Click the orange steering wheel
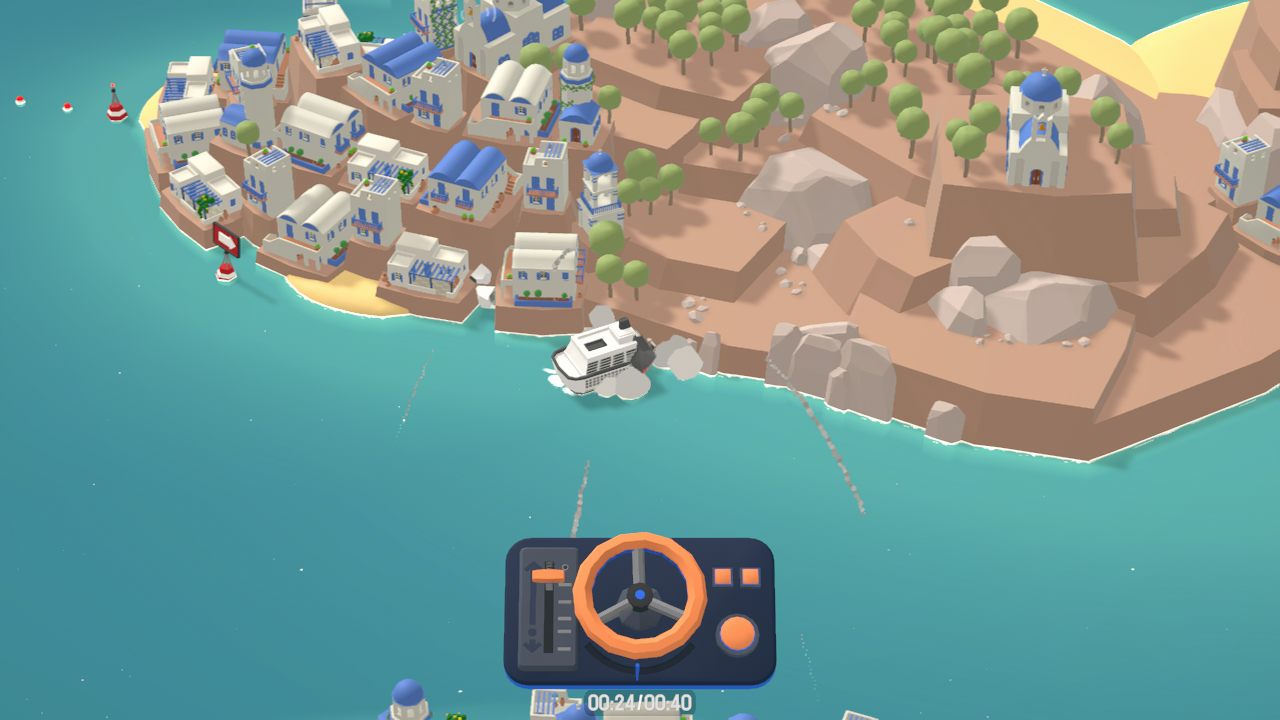This screenshot has width=1280, height=720. pyautogui.click(x=640, y=596)
